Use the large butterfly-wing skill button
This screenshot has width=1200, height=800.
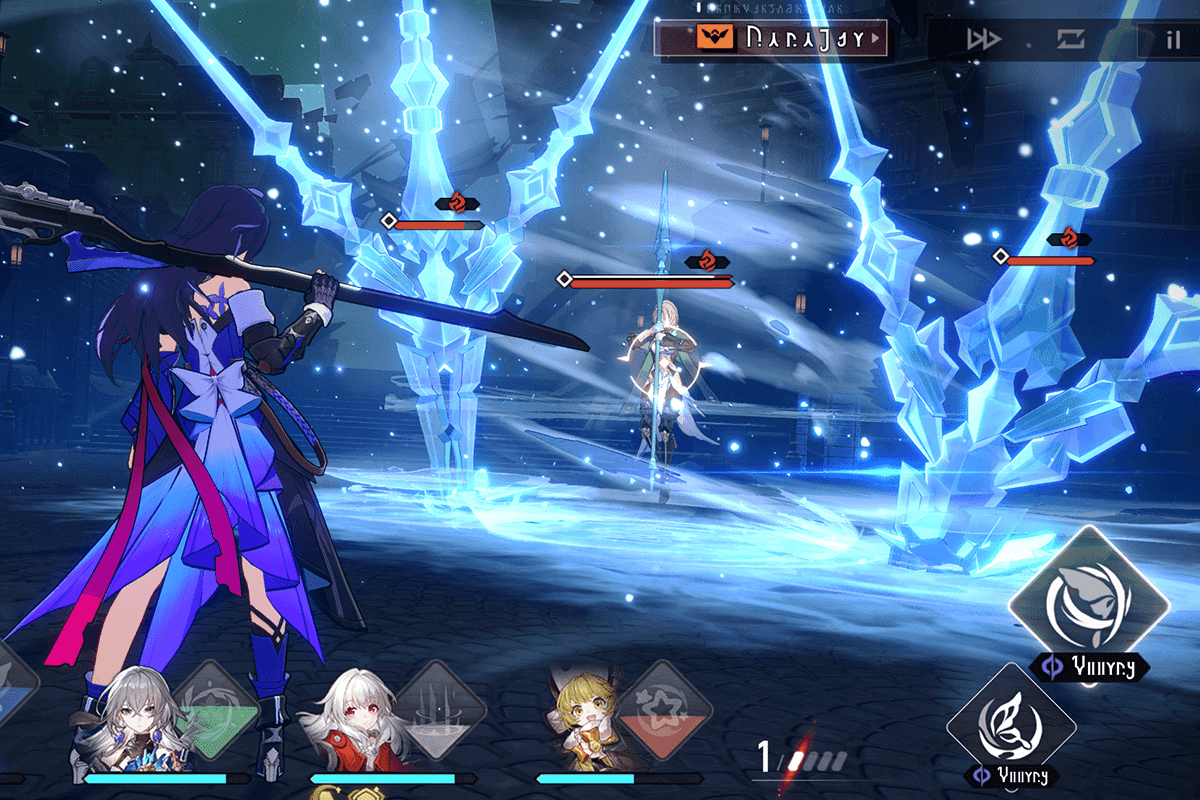(x=1088, y=602)
